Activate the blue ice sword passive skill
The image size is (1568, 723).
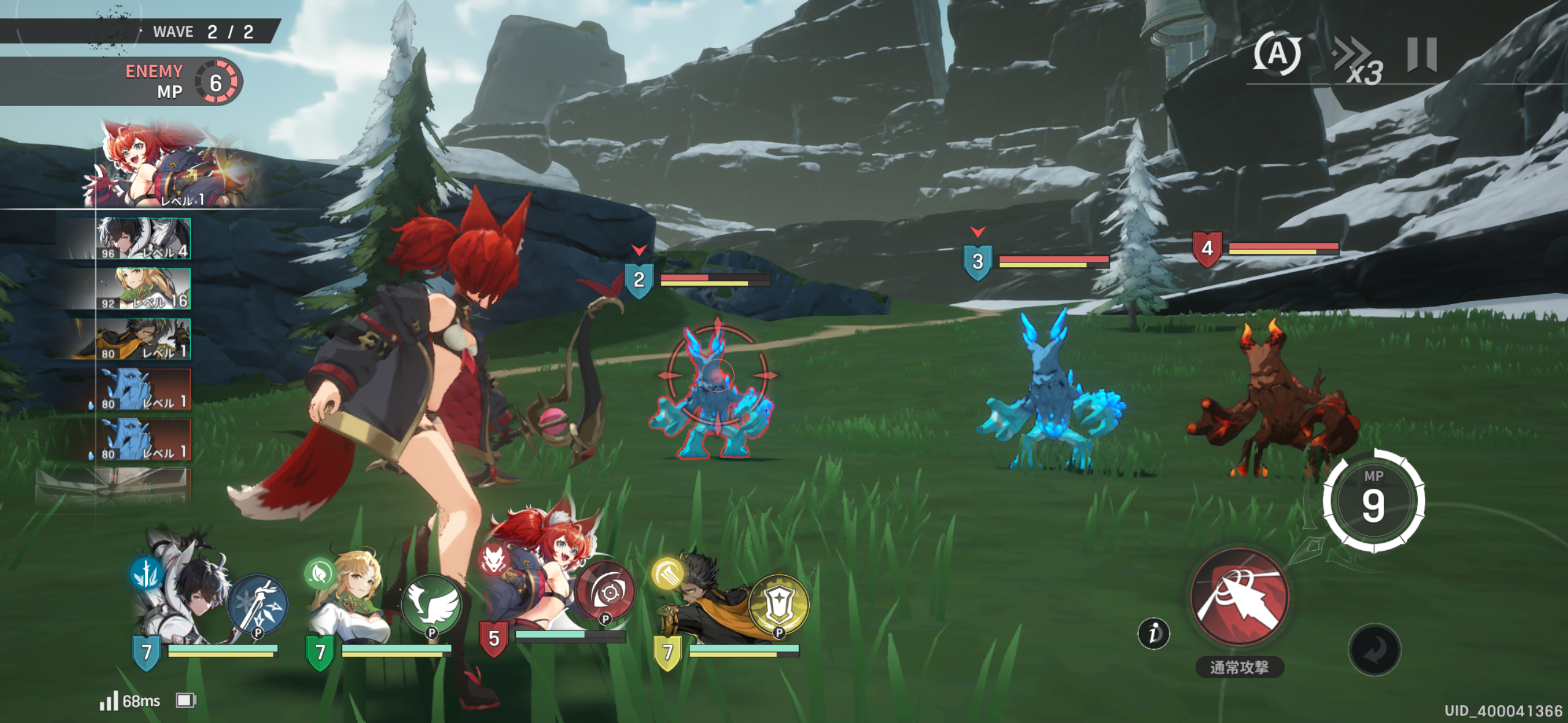258,605
